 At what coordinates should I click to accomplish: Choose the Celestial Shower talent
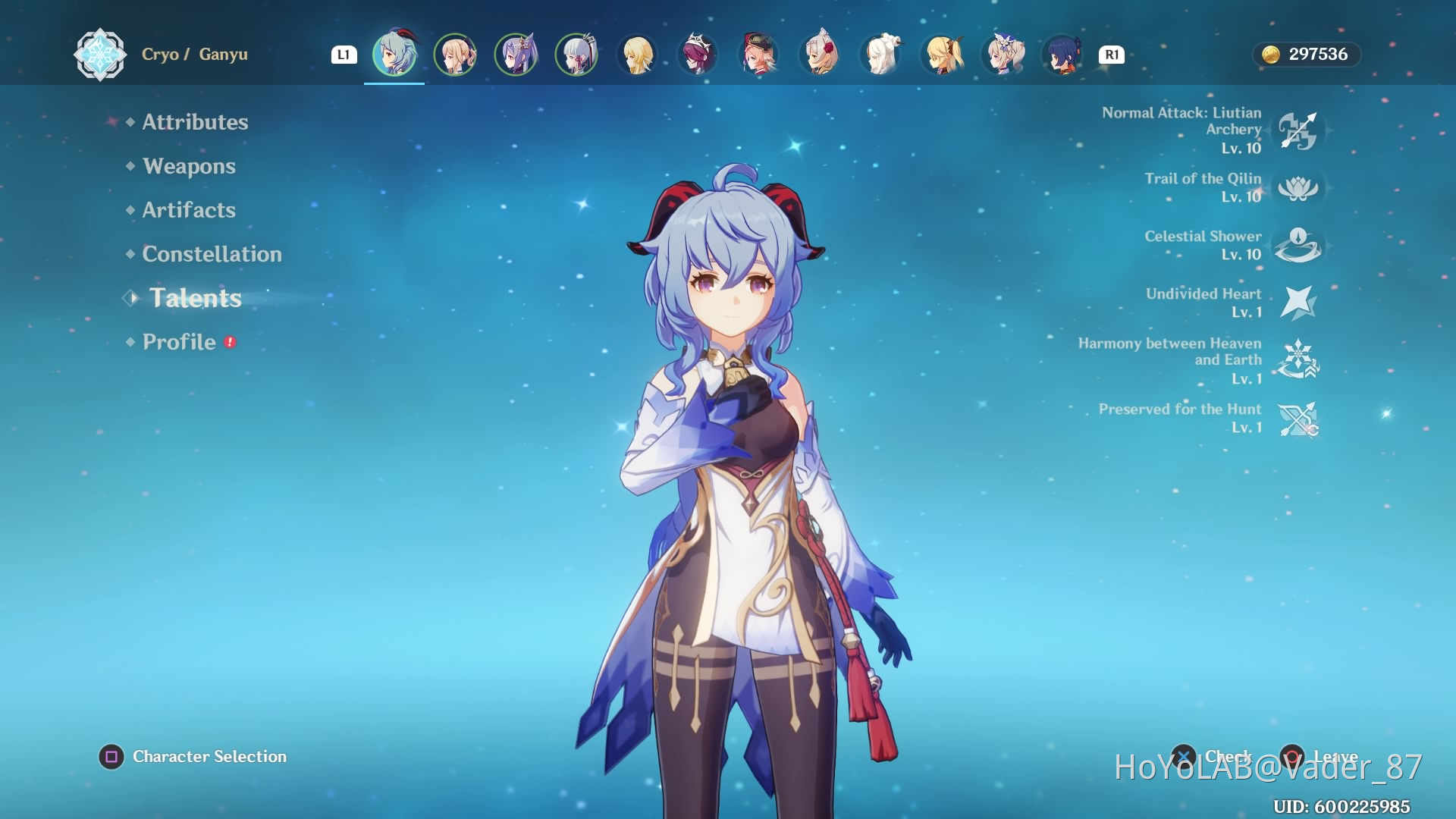1298,246
